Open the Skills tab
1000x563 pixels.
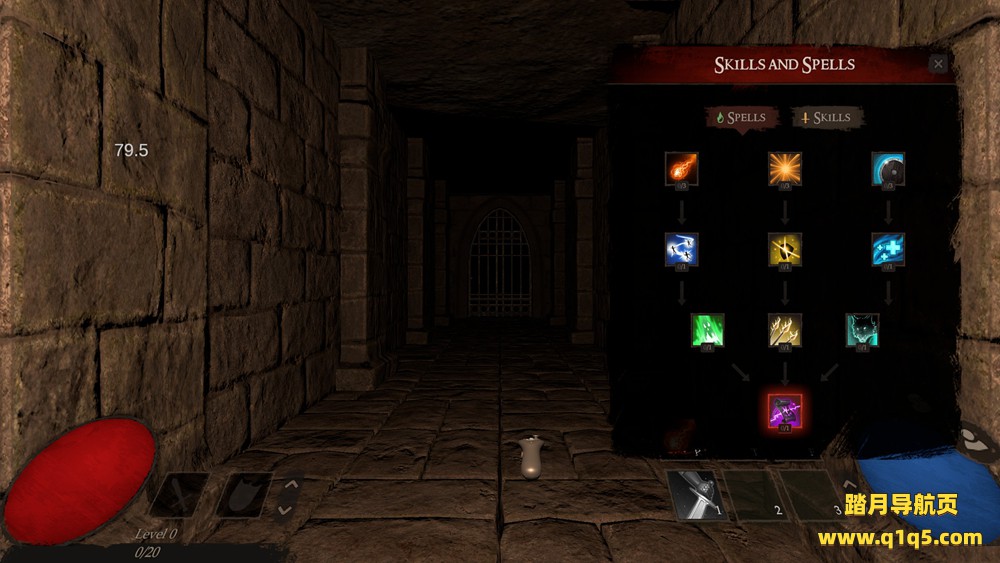click(x=828, y=118)
